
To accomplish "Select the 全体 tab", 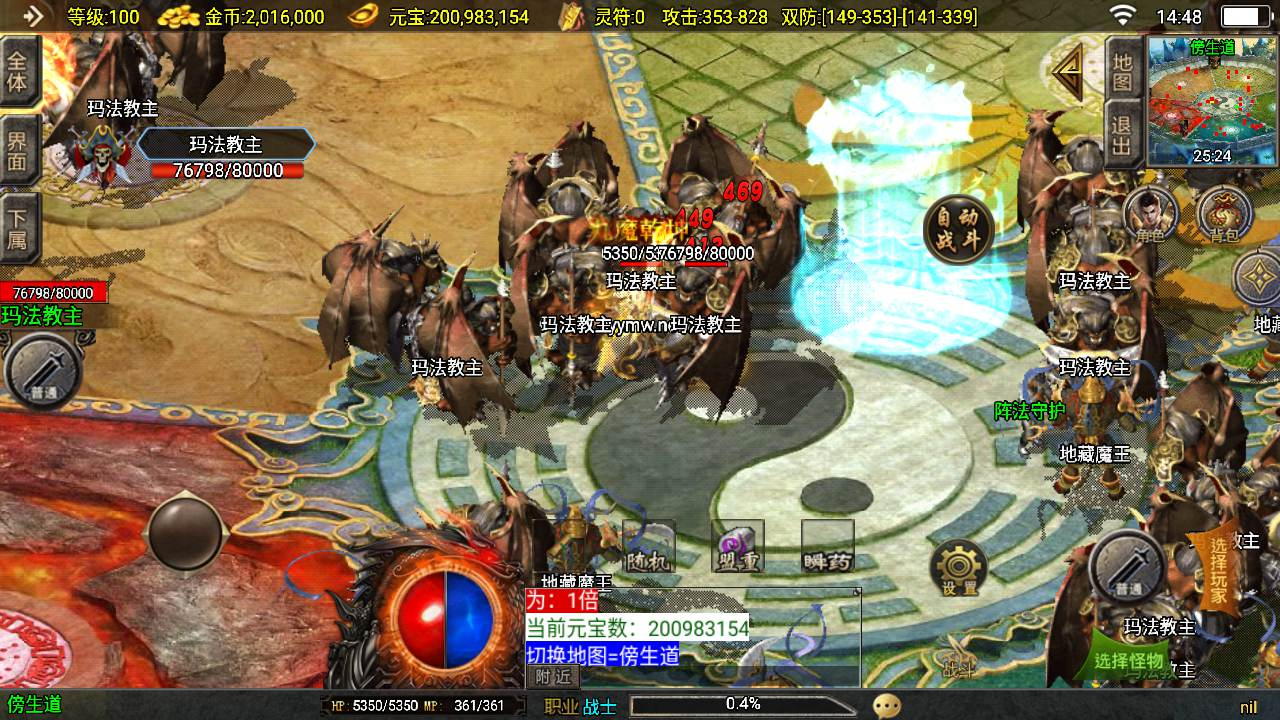I will (x=18, y=71).
